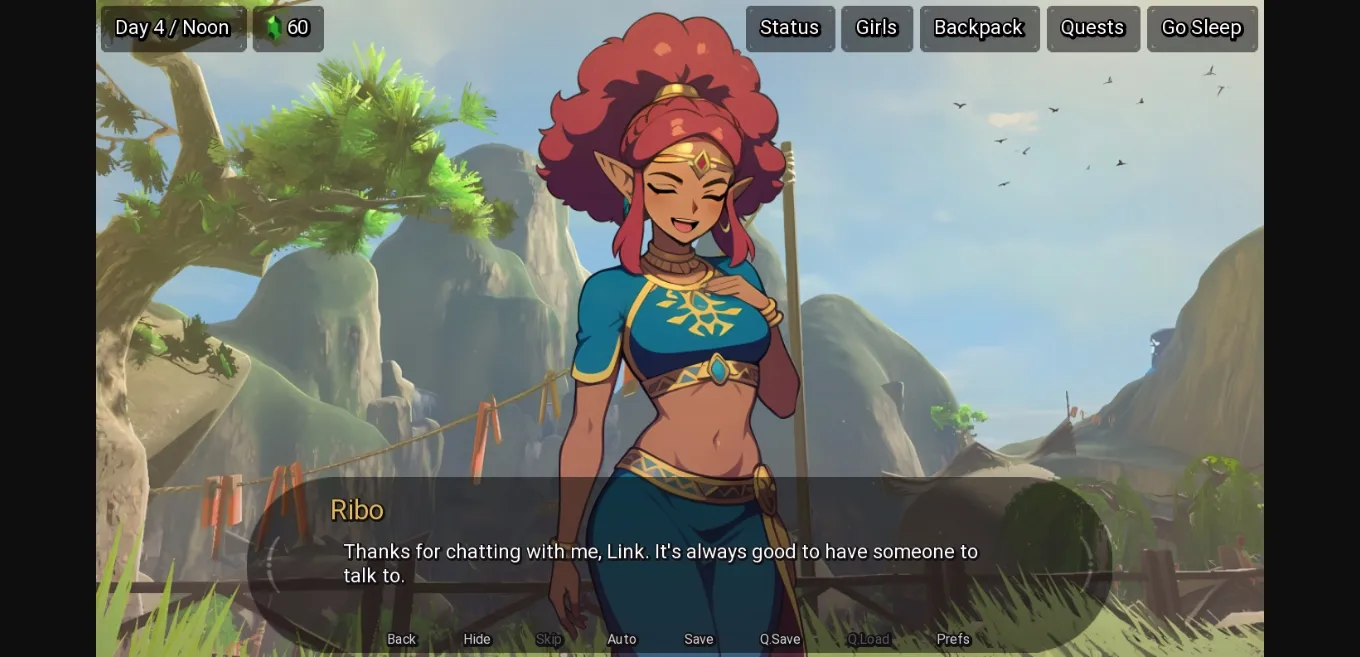Quick save with Q.Save

coord(780,639)
